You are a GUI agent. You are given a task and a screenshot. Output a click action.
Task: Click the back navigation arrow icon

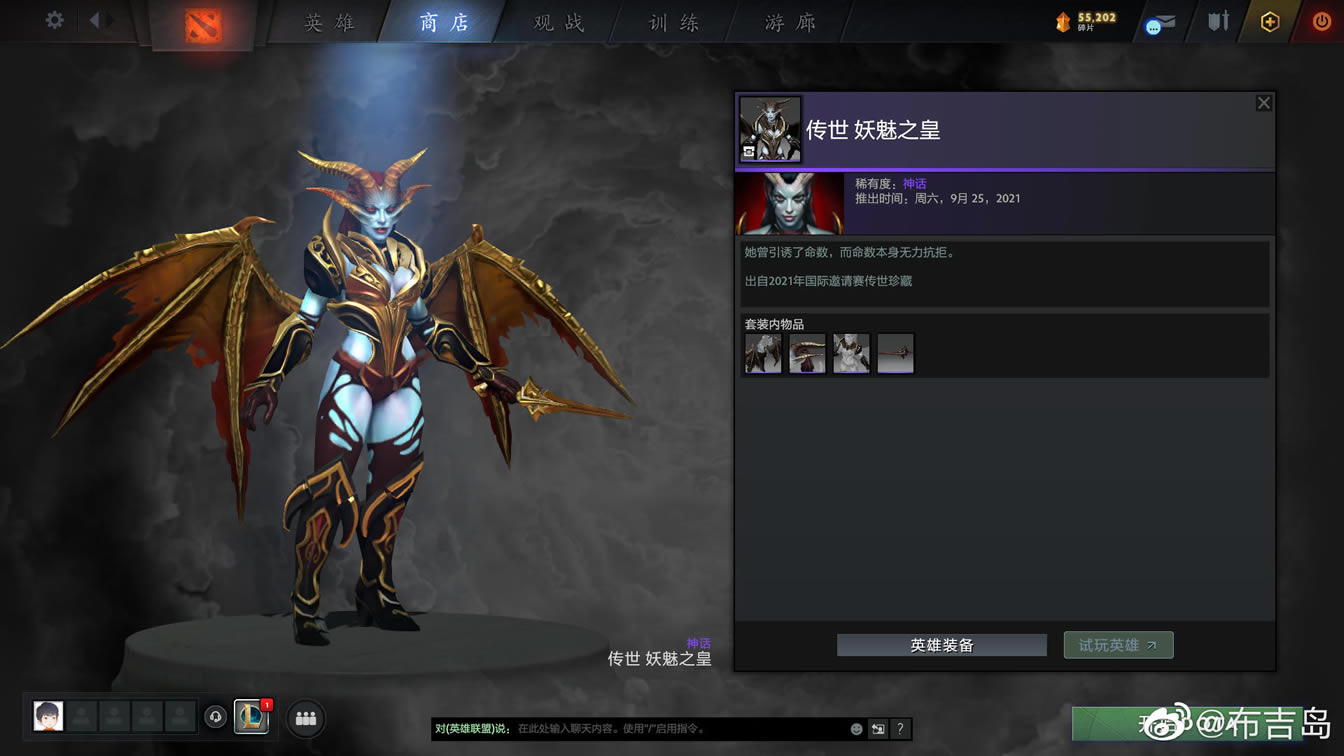click(94, 19)
